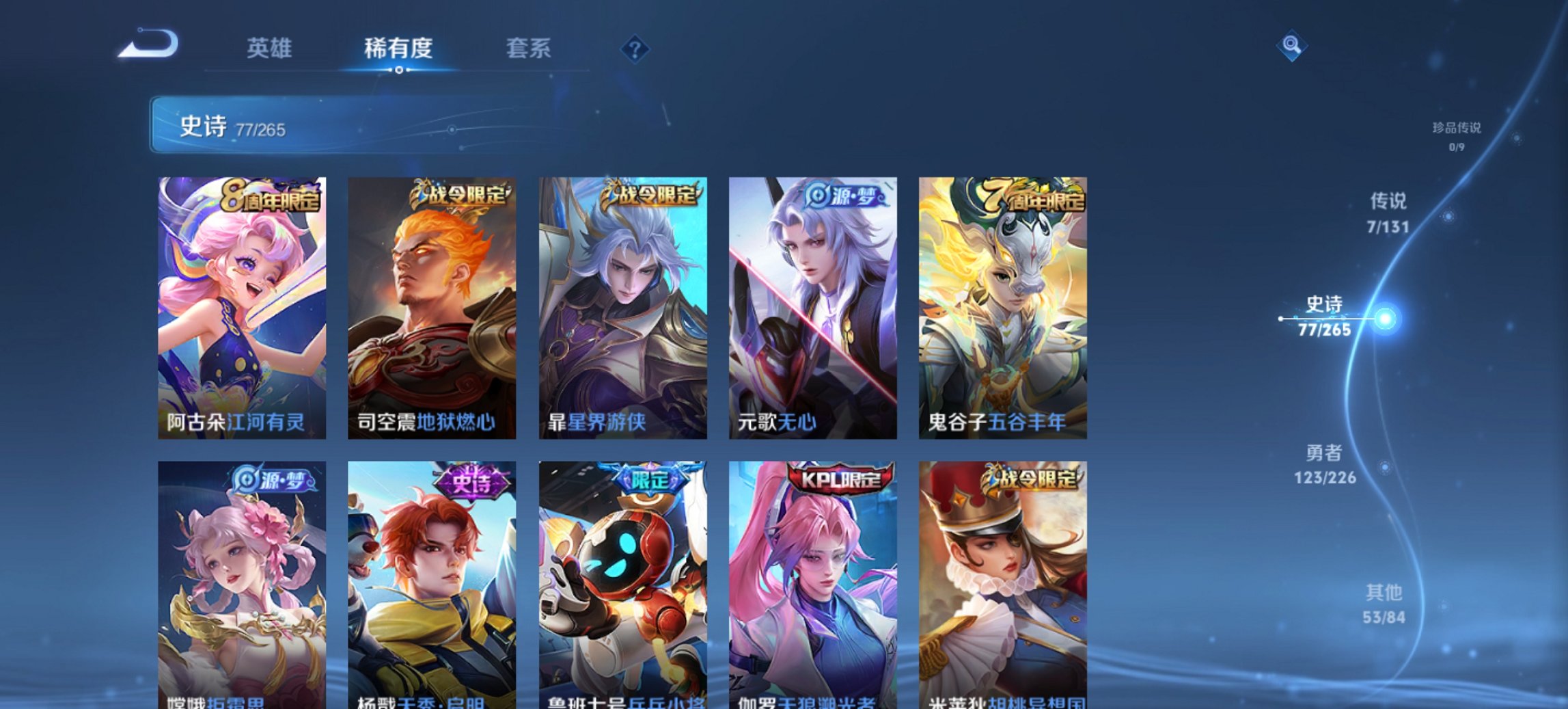Open 元歌's 无心 skin thumbnail
This screenshot has width=1568, height=709.
(813, 308)
